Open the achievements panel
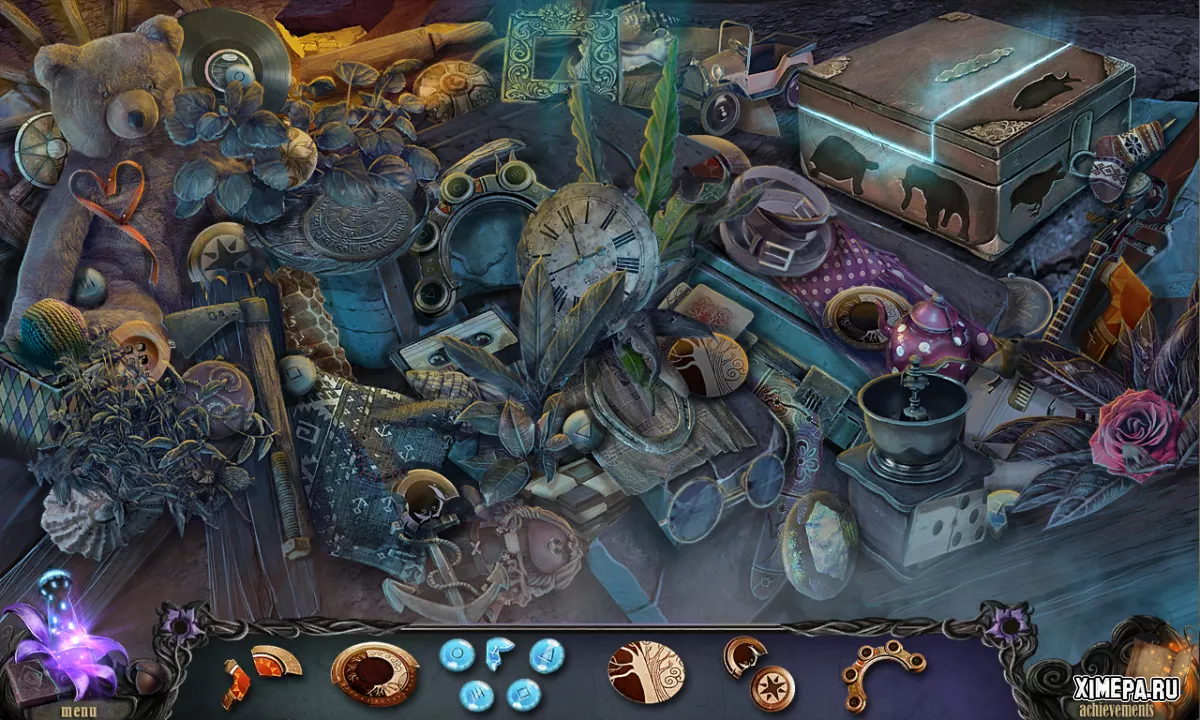1200x720 pixels. coord(1119,708)
